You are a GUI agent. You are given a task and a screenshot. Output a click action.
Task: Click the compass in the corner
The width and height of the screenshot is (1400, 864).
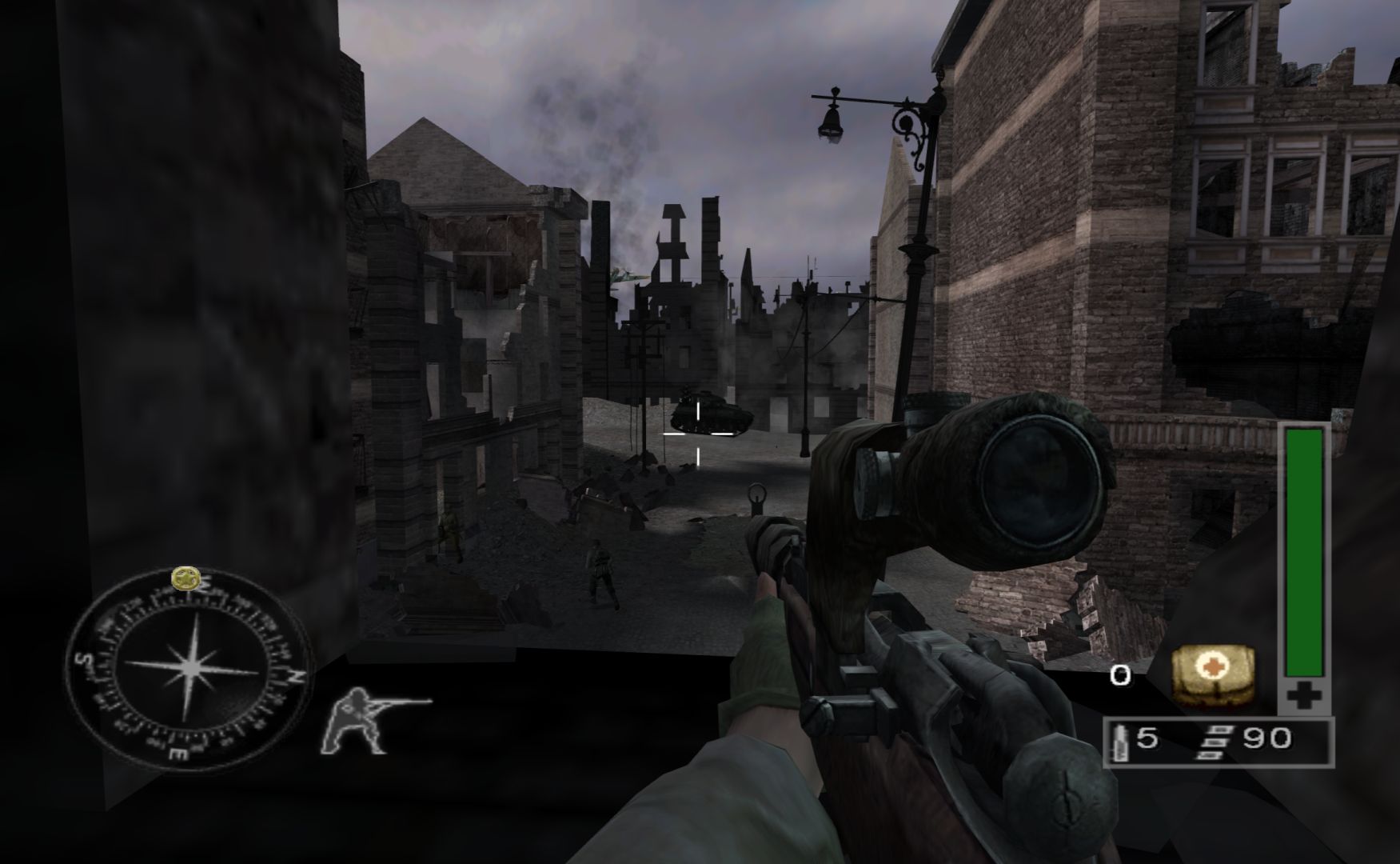(189, 669)
